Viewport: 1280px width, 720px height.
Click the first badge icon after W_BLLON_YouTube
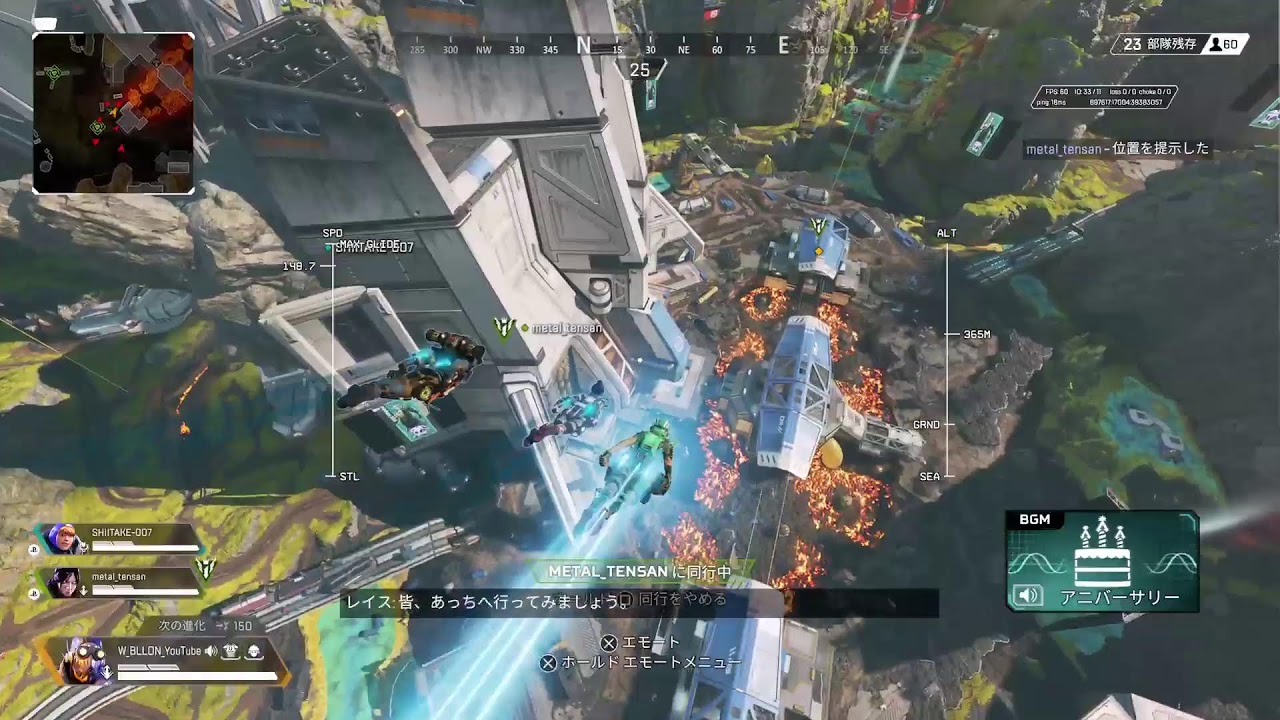(231, 652)
